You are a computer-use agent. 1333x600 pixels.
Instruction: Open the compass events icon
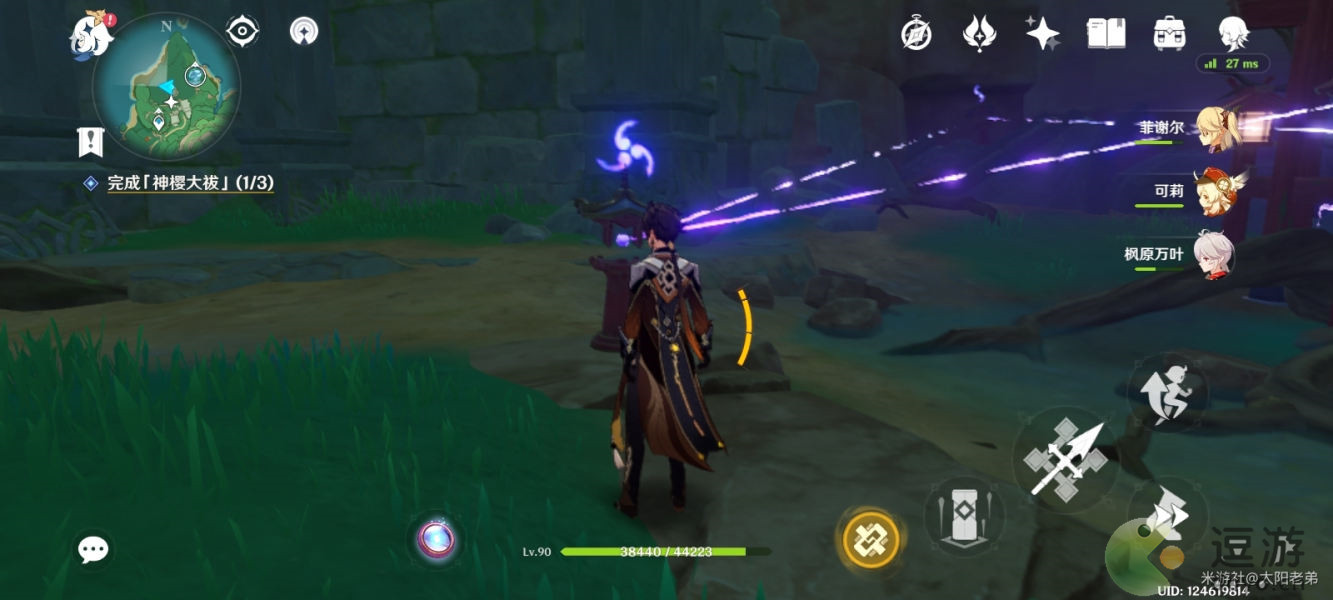click(x=916, y=34)
